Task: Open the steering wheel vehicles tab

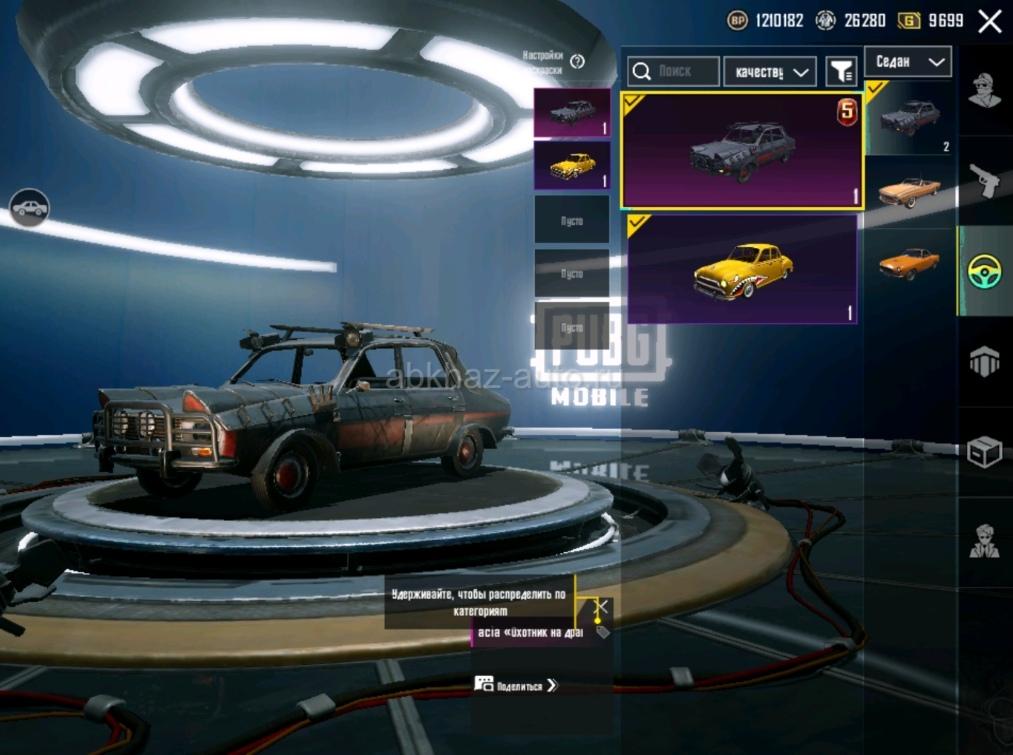Action: pos(985,271)
